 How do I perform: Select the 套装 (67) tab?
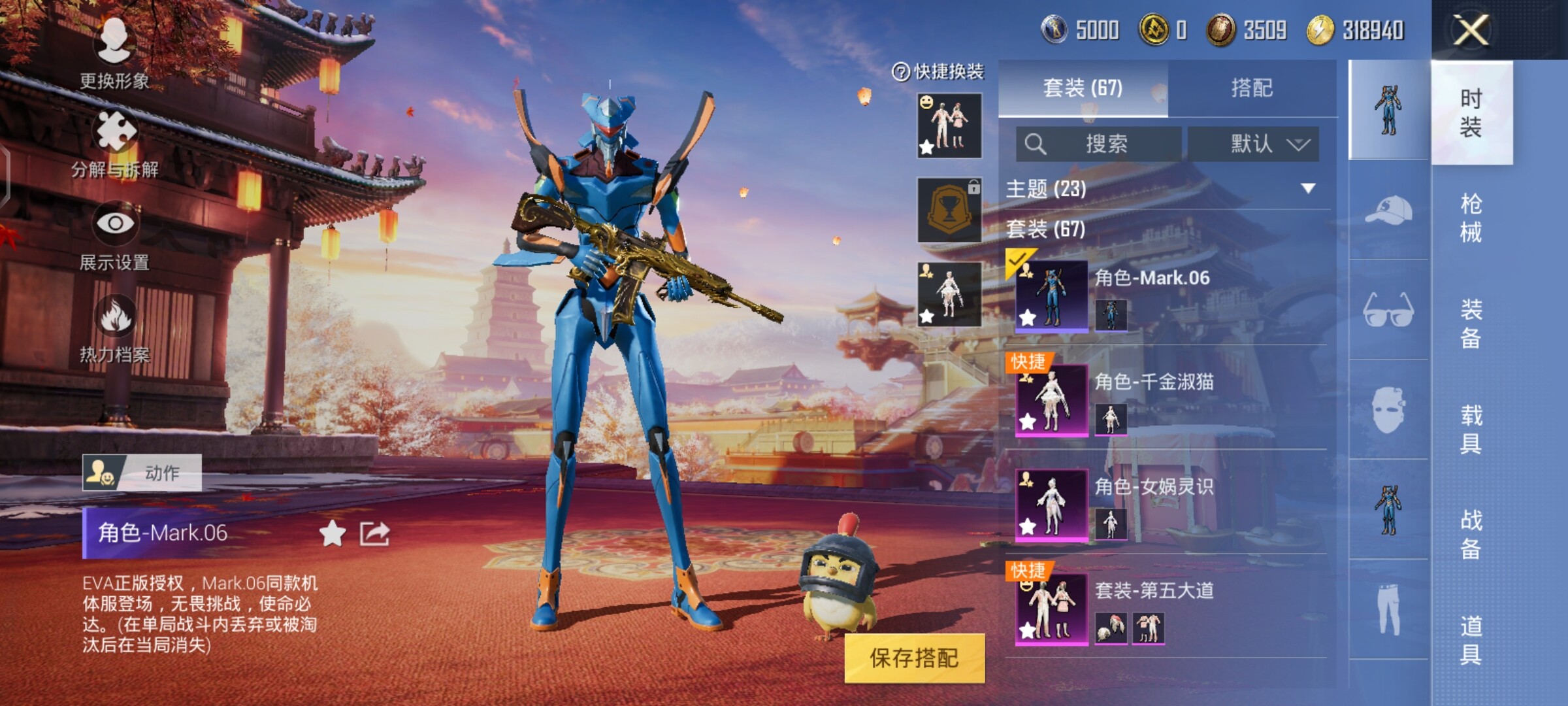click(1083, 88)
